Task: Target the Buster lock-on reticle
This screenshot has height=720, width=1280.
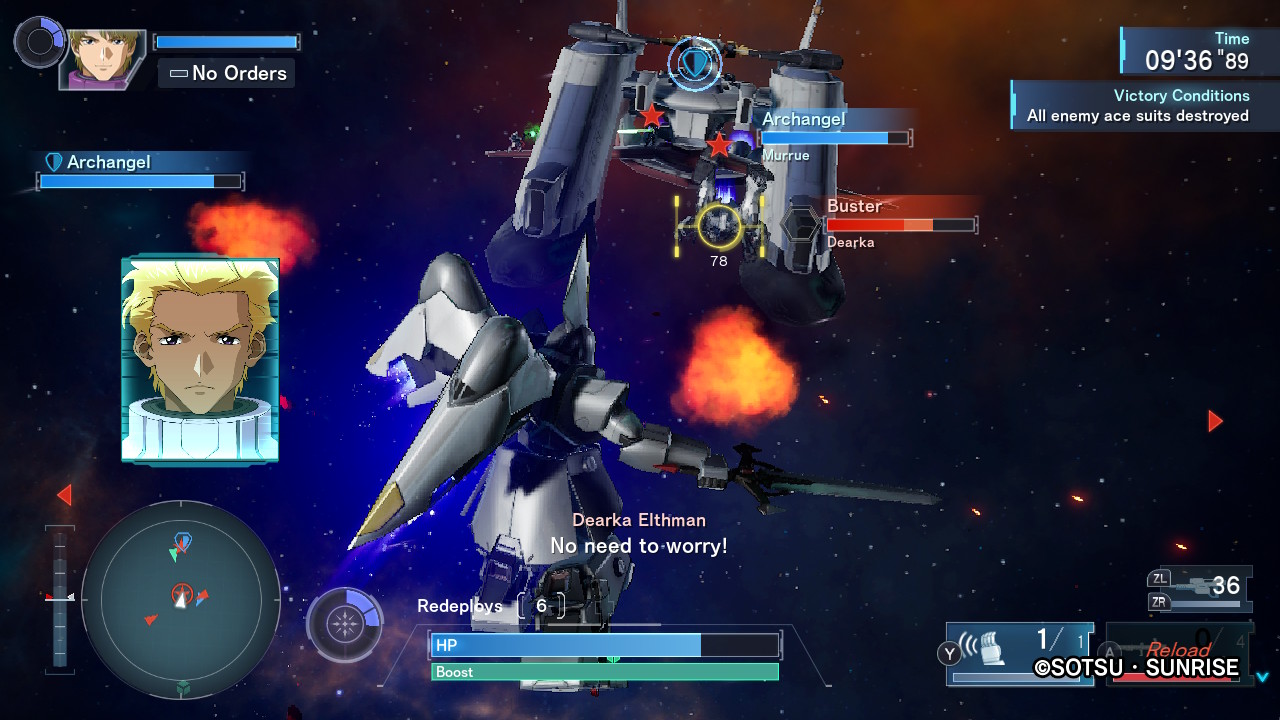Action: click(719, 225)
